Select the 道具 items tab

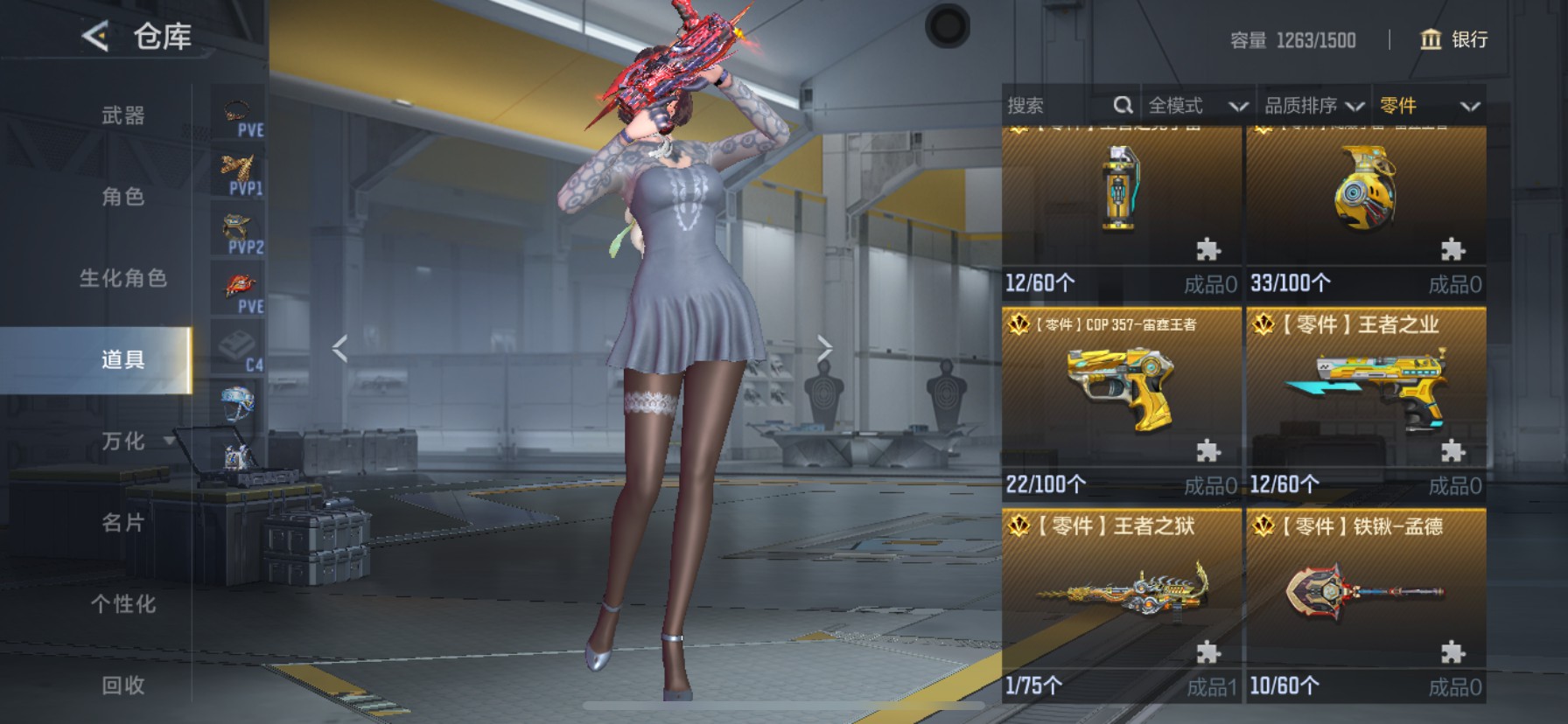pos(123,359)
